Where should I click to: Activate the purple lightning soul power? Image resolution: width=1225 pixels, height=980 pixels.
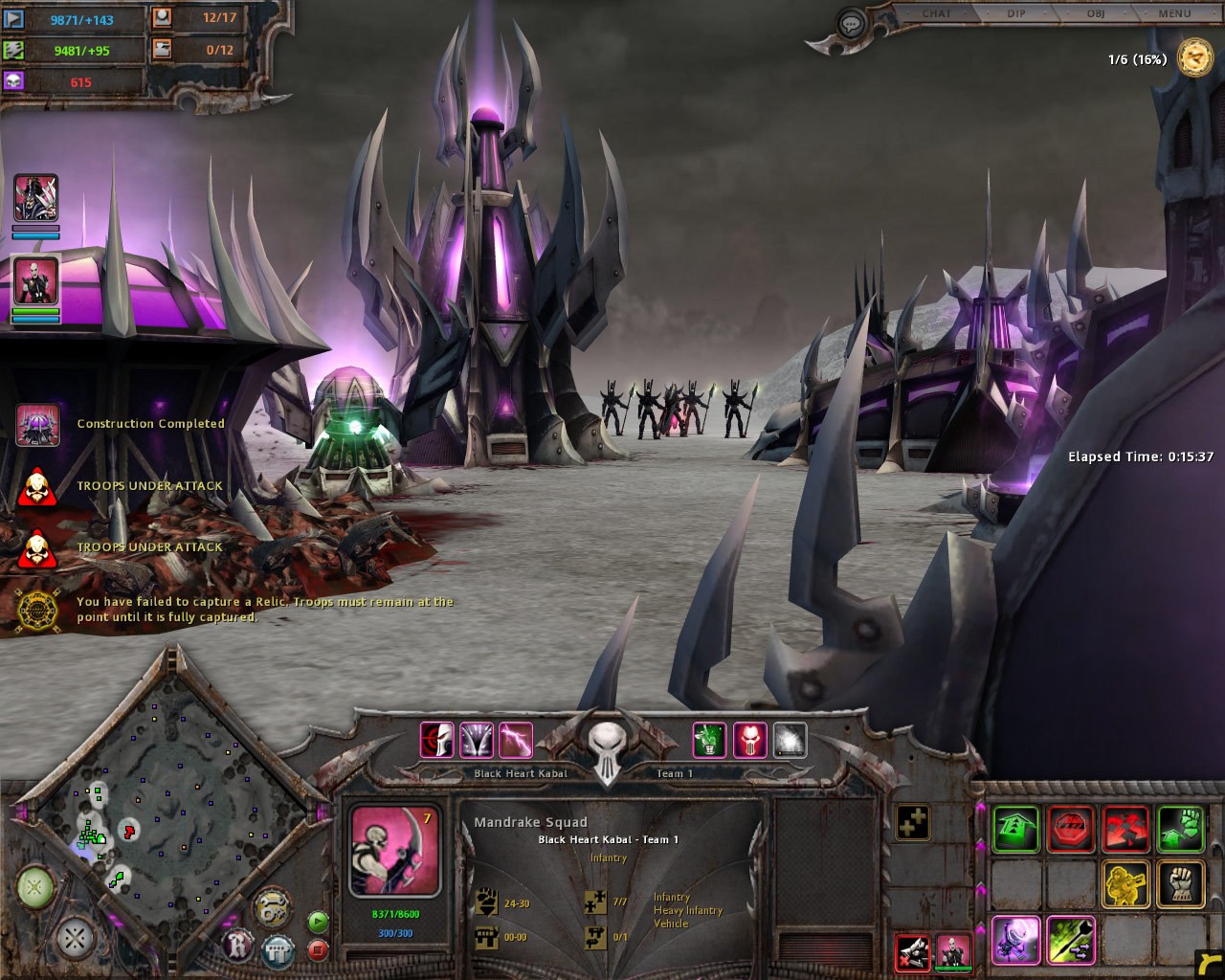[516, 740]
